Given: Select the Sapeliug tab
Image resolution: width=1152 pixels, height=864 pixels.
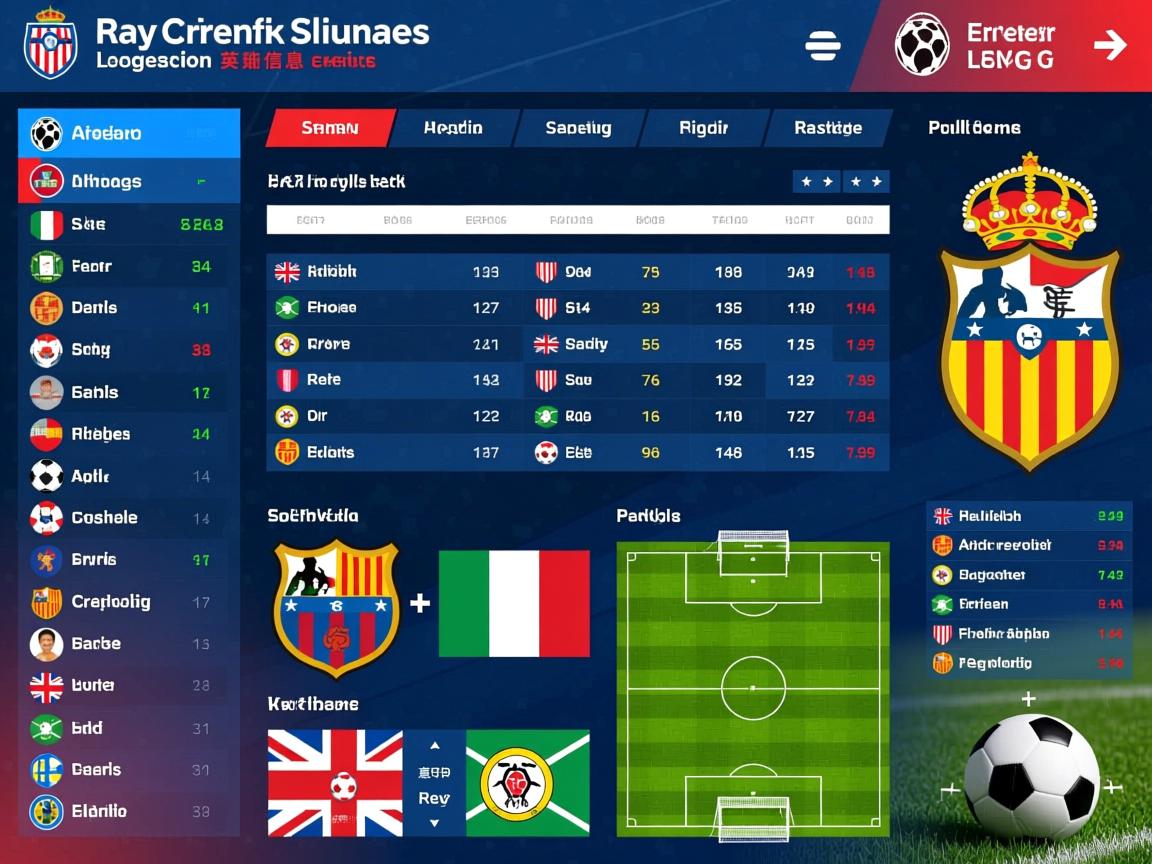Looking at the screenshot, I should tap(578, 128).
